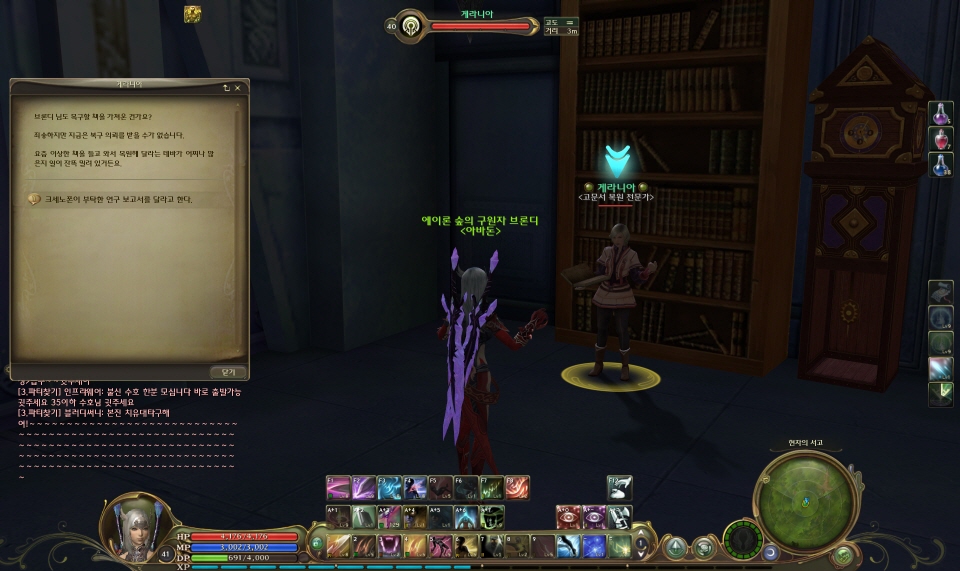
Task: Close the NPC dialogue window with X
Action: pos(237,87)
